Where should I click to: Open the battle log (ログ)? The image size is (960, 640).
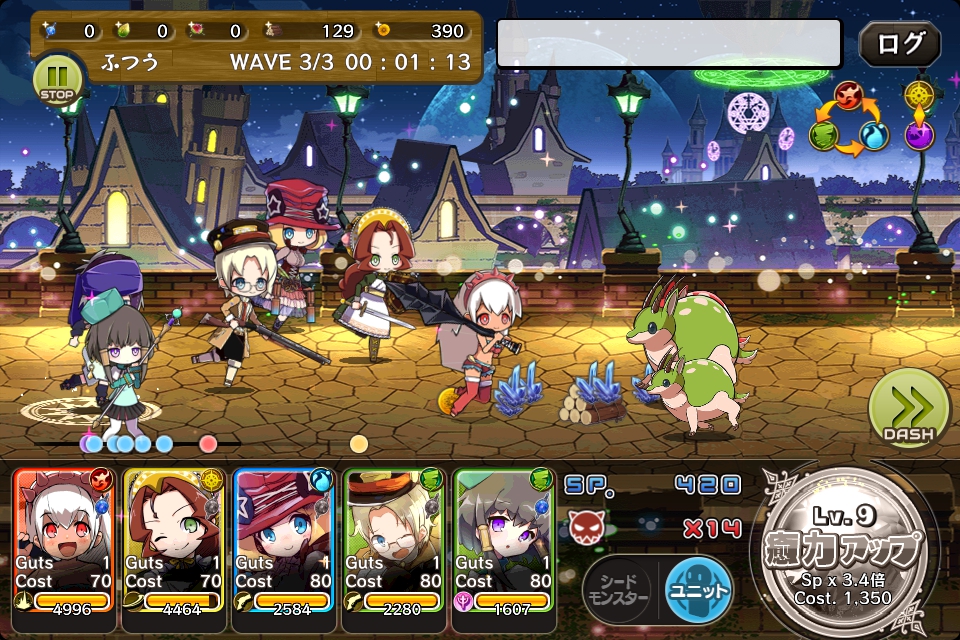pyautogui.click(x=899, y=44)
